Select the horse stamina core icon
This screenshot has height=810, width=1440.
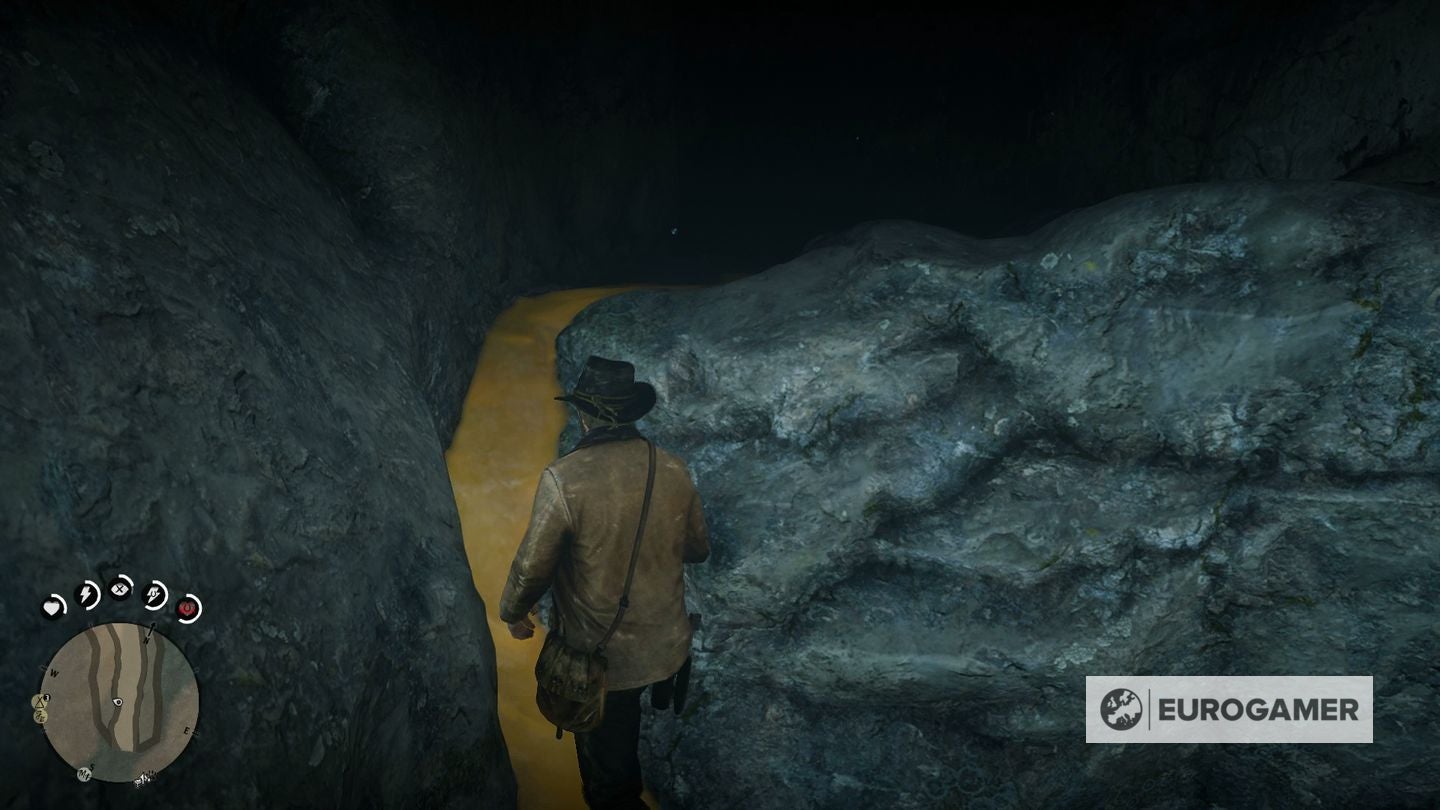coord(155,594)
